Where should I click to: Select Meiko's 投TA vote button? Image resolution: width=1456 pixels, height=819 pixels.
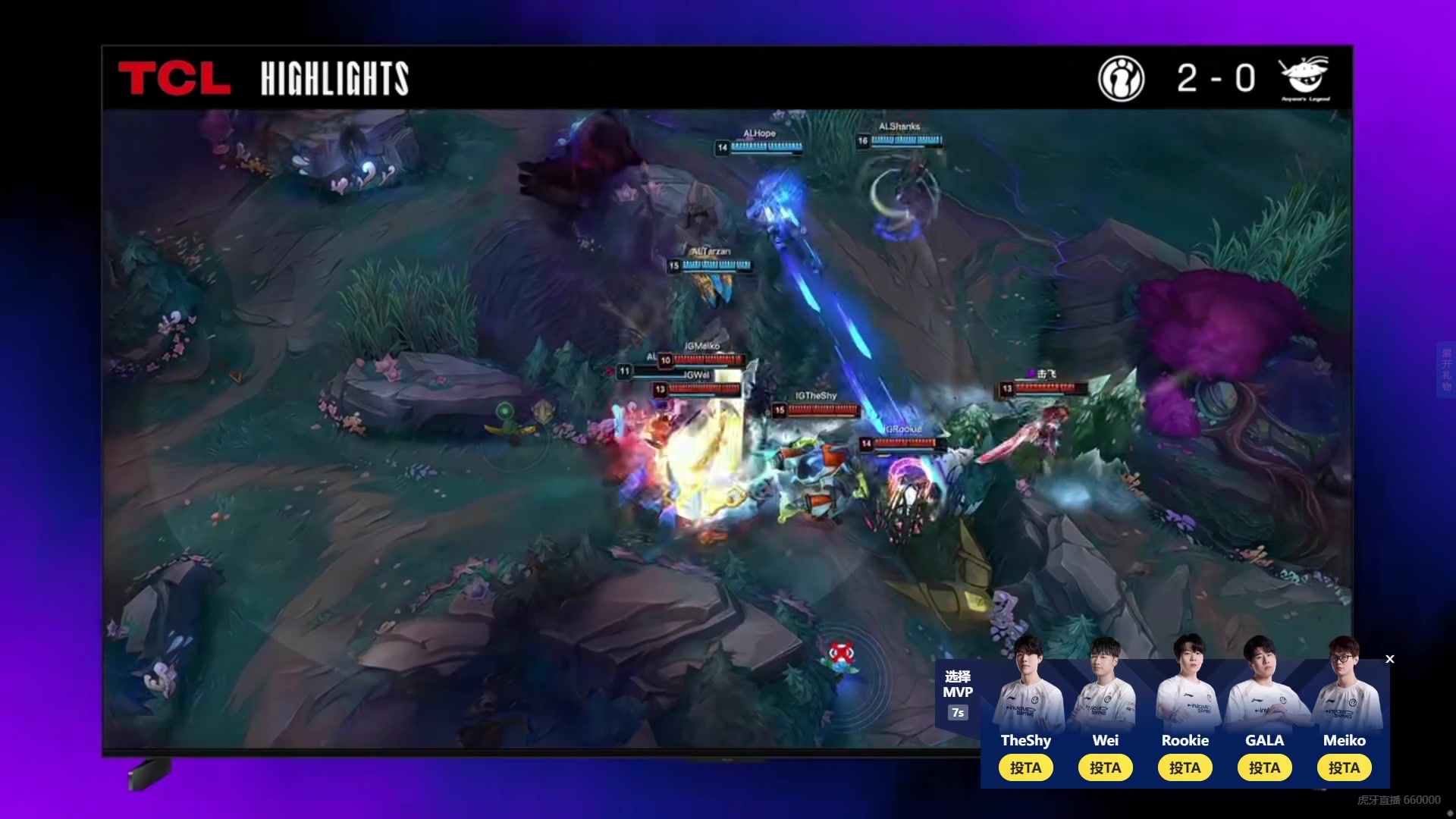click(1344, 767)
